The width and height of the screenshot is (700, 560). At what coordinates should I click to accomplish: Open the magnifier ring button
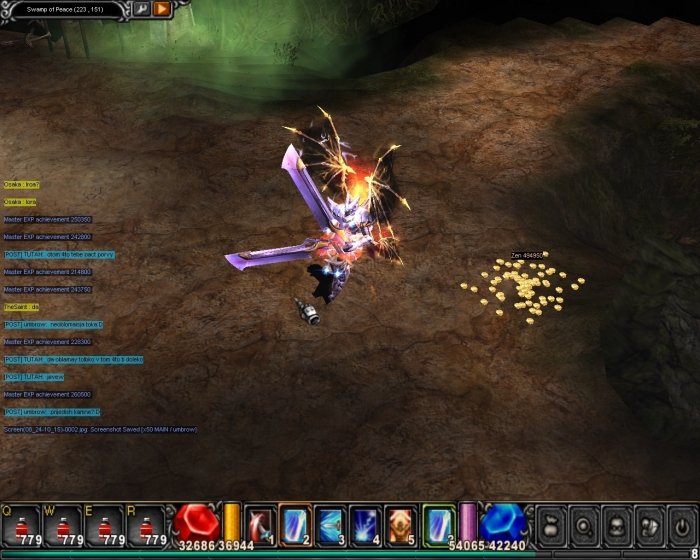[584, 524]
